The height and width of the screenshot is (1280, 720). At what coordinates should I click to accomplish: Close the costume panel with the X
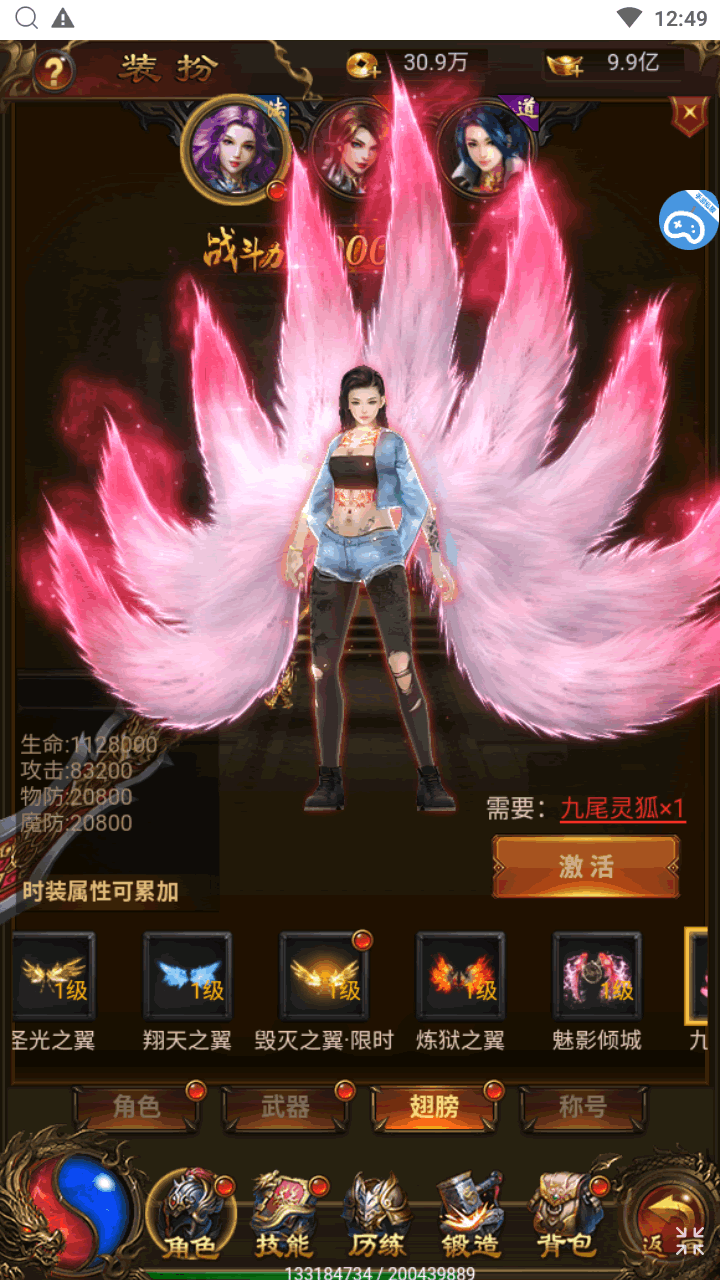689,117
